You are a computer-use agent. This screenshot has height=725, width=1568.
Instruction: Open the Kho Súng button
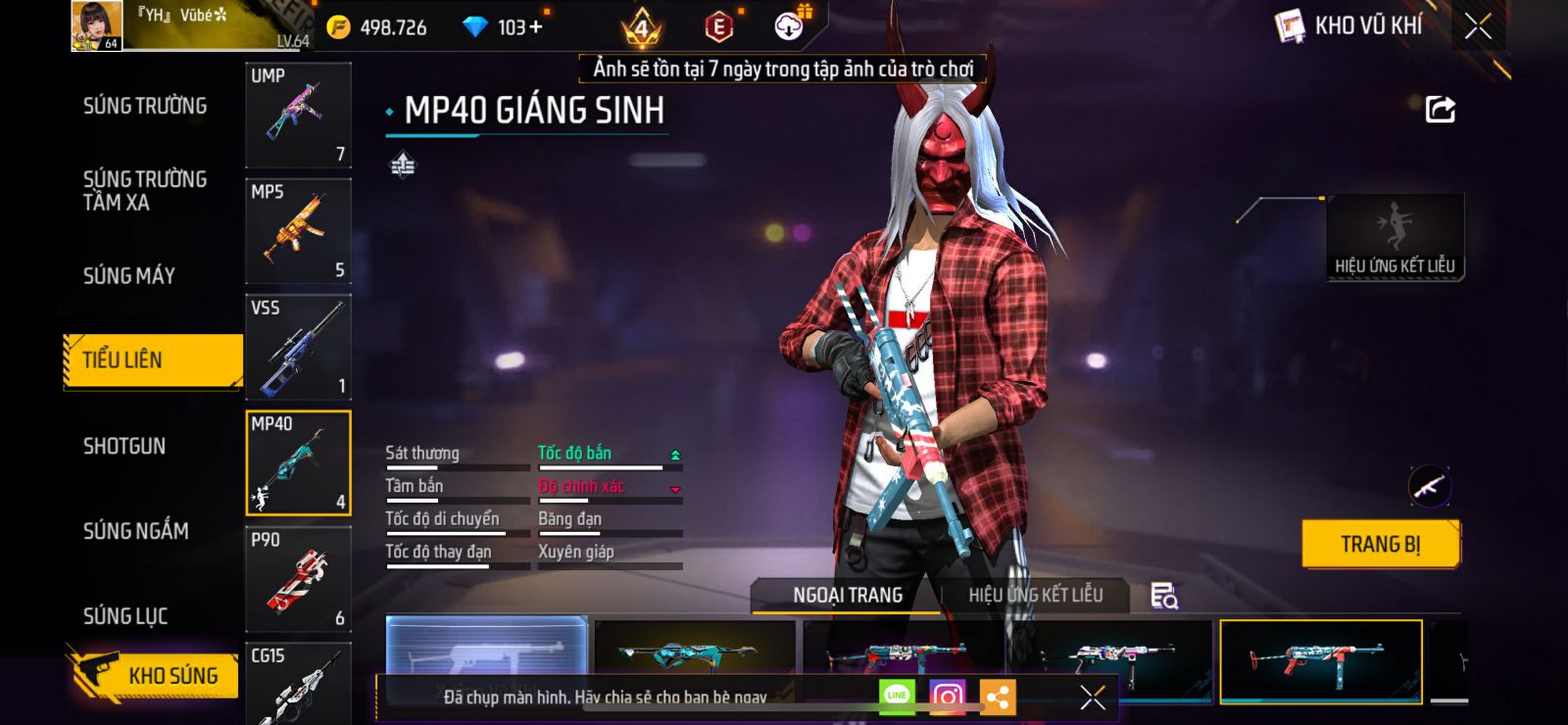point(155,675)
